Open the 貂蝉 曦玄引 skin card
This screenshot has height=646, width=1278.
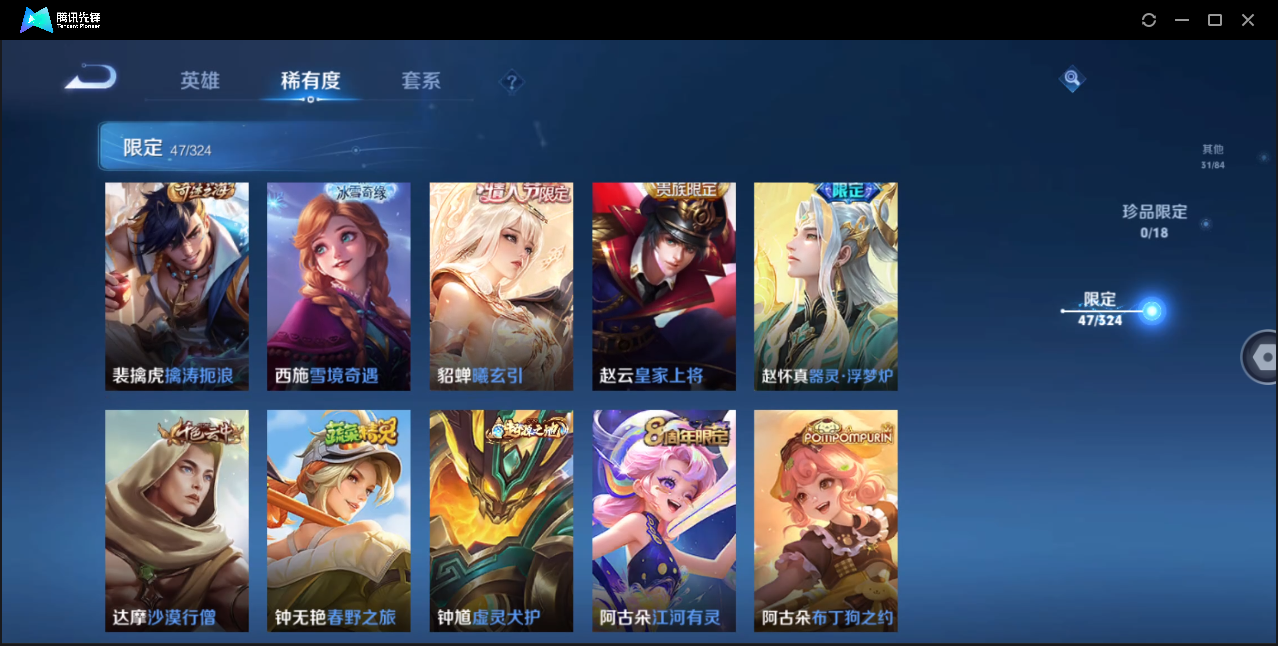coord(501,286)
